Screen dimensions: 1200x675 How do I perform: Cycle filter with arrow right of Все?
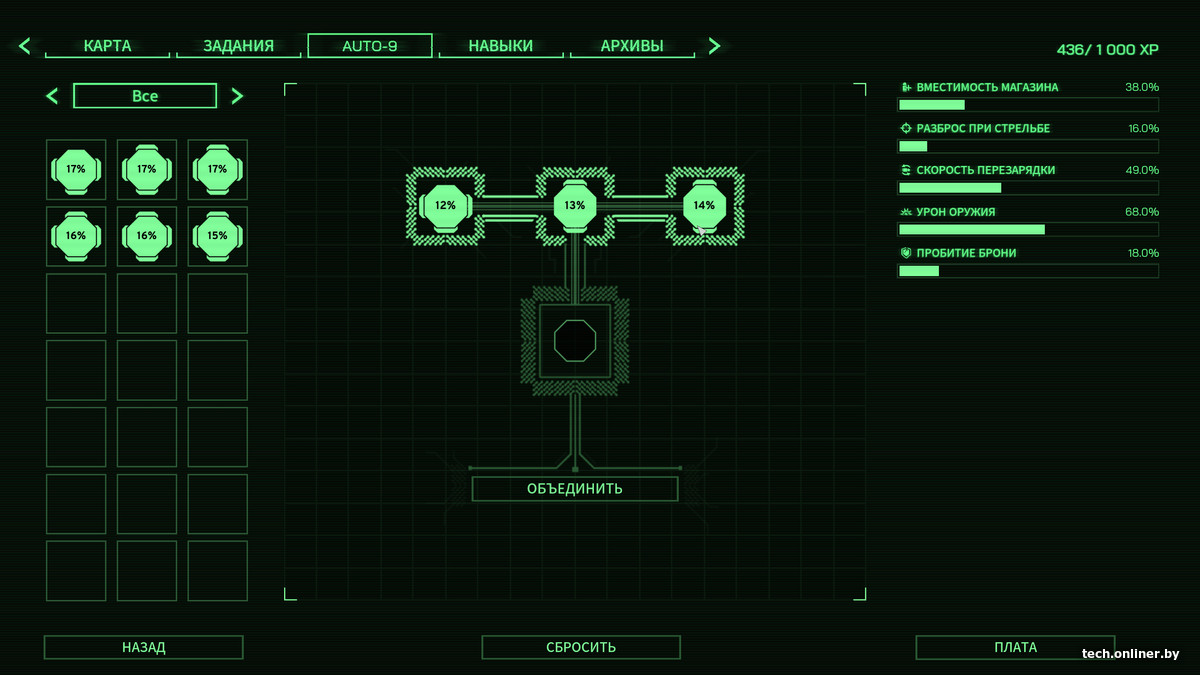click(237, 96)
